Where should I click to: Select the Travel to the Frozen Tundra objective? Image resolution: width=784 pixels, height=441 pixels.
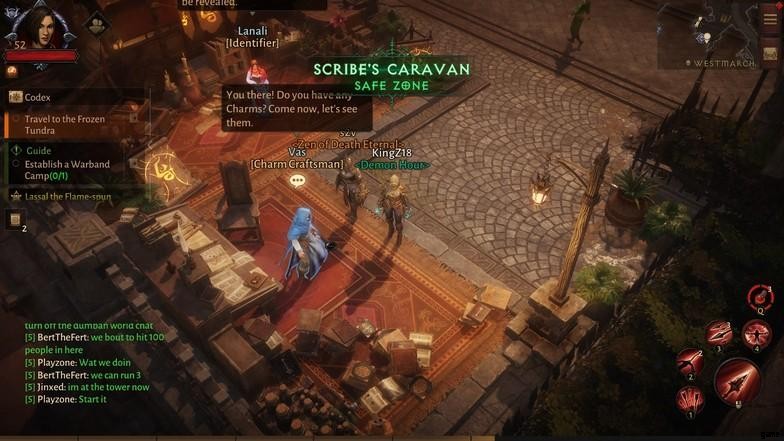coord(66,125)
